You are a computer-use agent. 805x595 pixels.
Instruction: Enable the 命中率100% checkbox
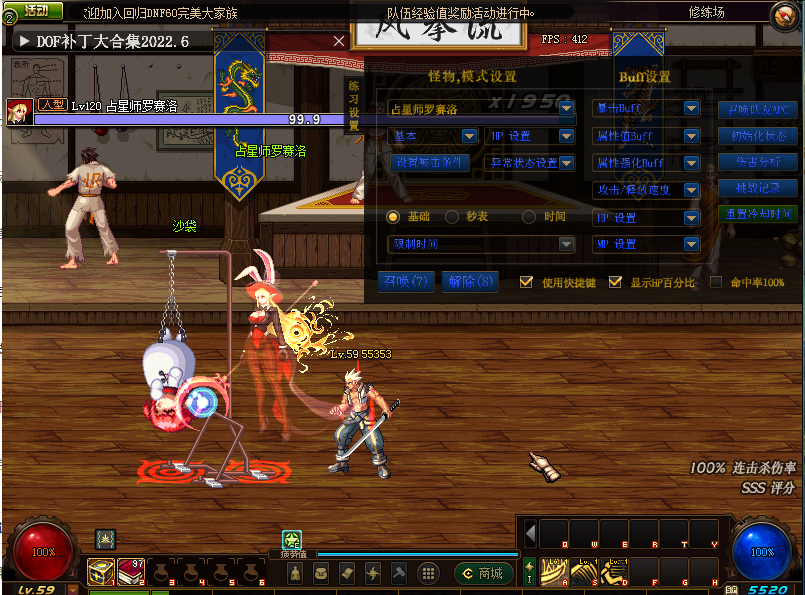716,283
